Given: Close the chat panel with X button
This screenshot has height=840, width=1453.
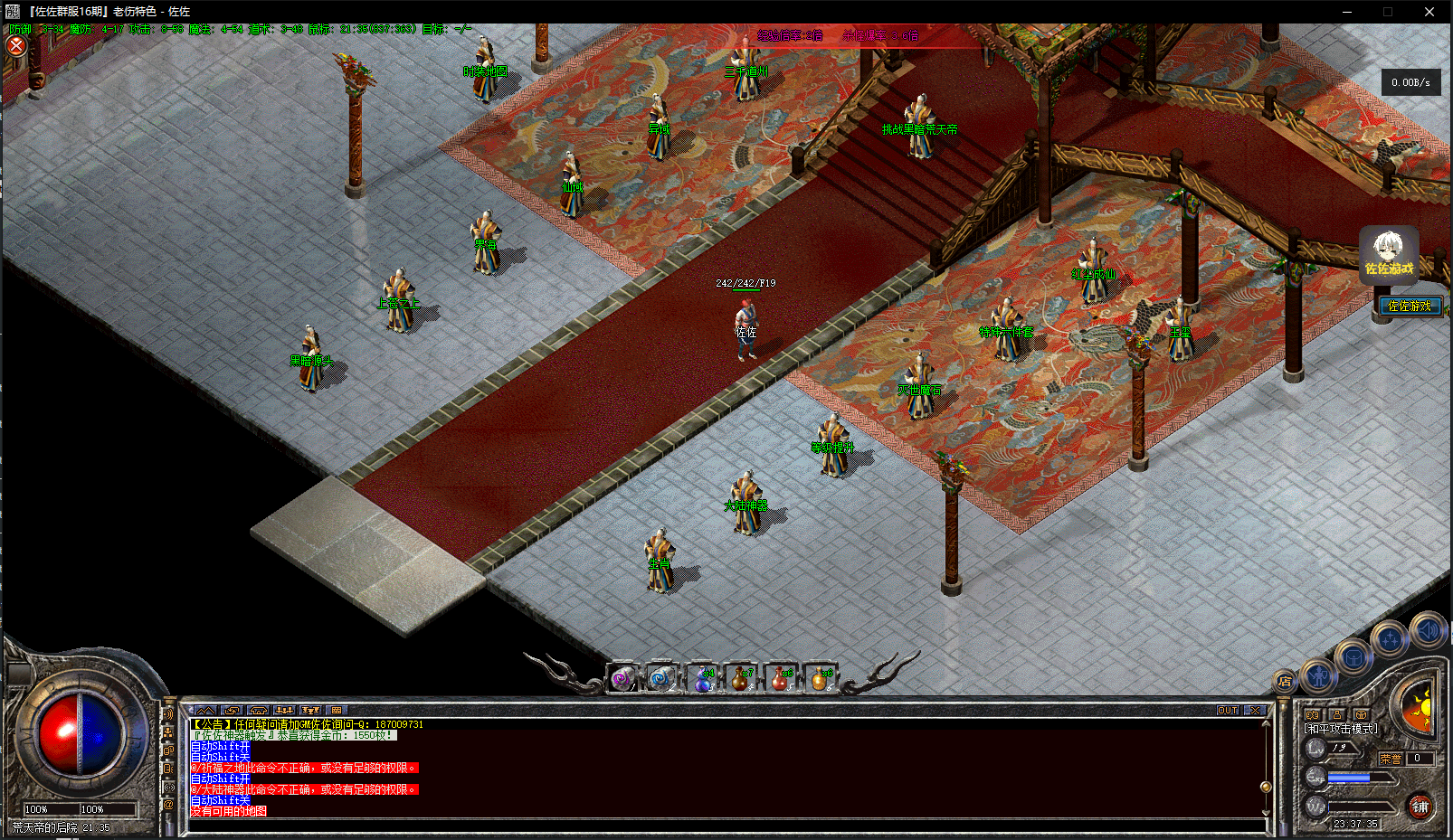Looking at the screenshot, I should click(1255, 711).
